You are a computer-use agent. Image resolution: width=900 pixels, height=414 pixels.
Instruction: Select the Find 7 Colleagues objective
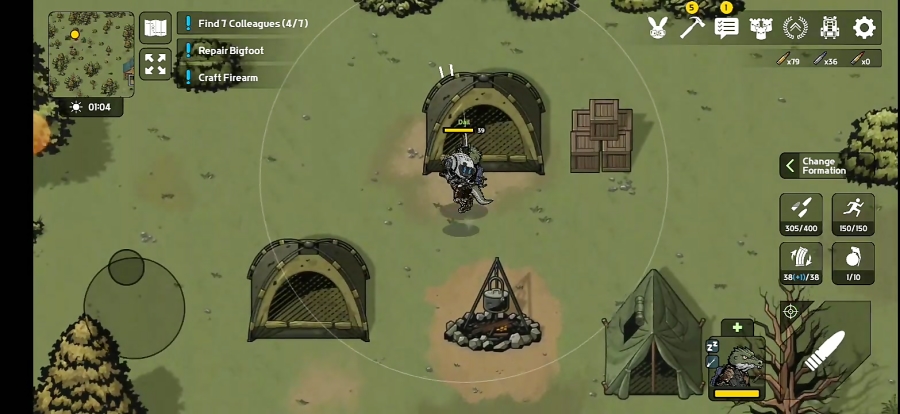pyautogui.click(x=252, y=23)
